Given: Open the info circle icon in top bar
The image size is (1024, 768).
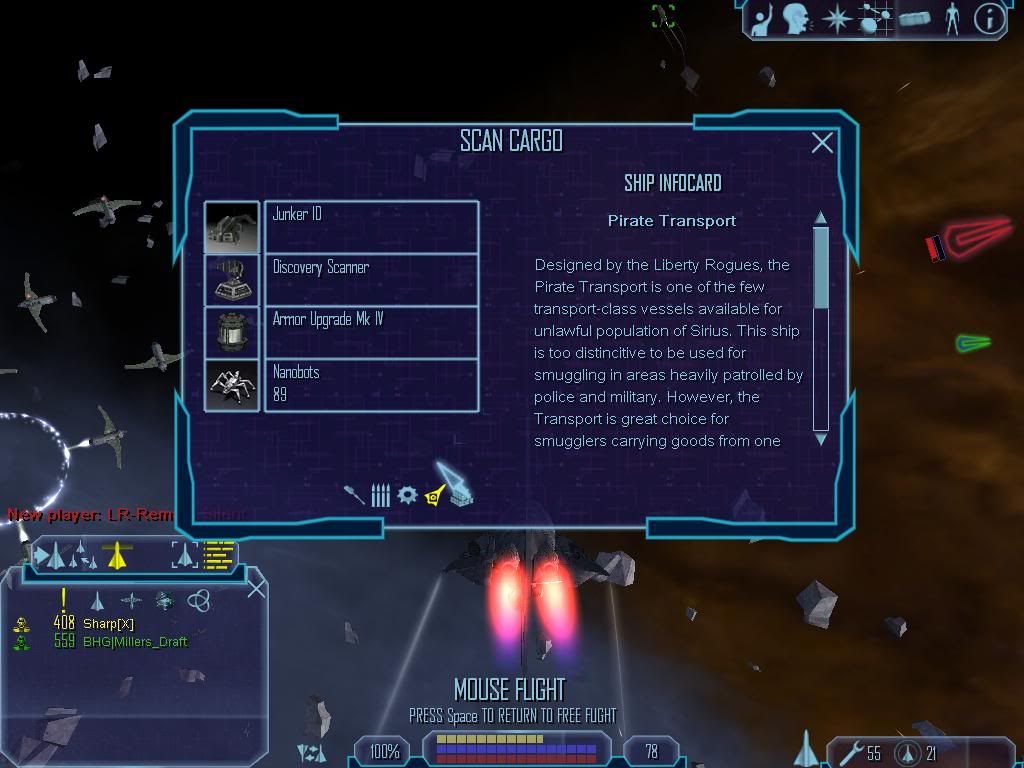Looking at the screenshot, I should click(988, 19).
